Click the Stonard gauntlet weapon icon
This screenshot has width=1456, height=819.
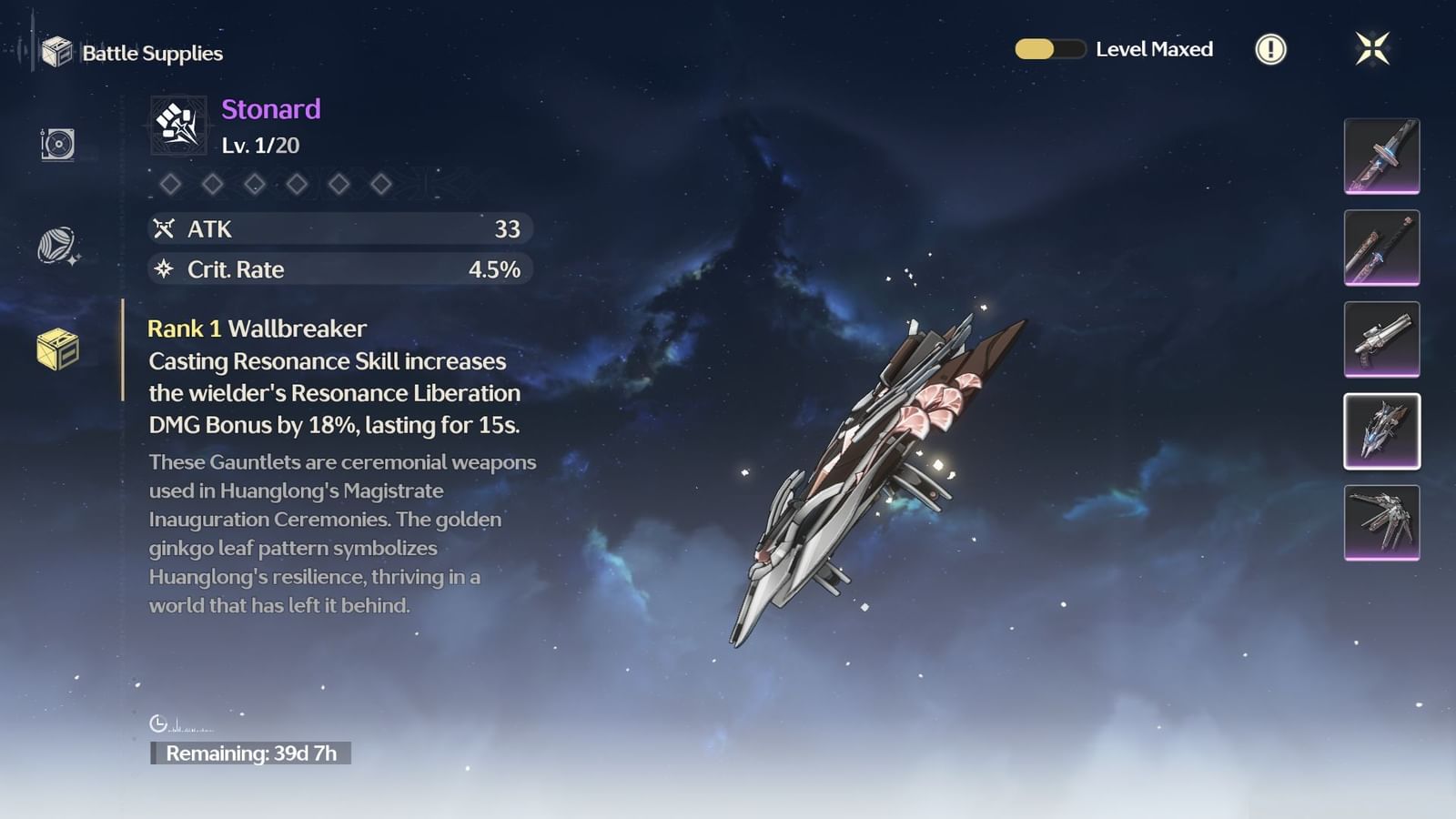click(x=177, y=126)
